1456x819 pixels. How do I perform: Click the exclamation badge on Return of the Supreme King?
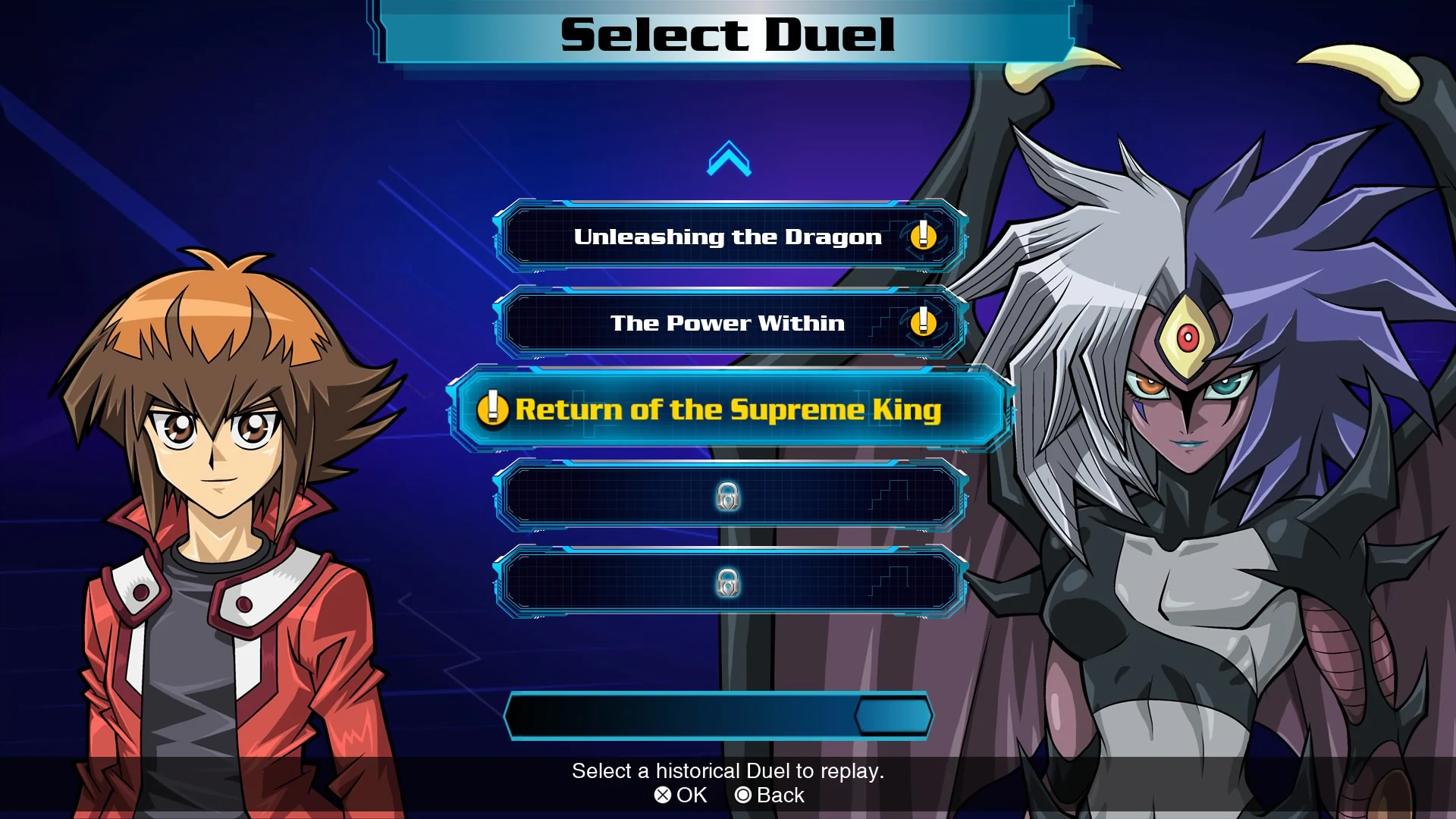click(x=493, y=410)
